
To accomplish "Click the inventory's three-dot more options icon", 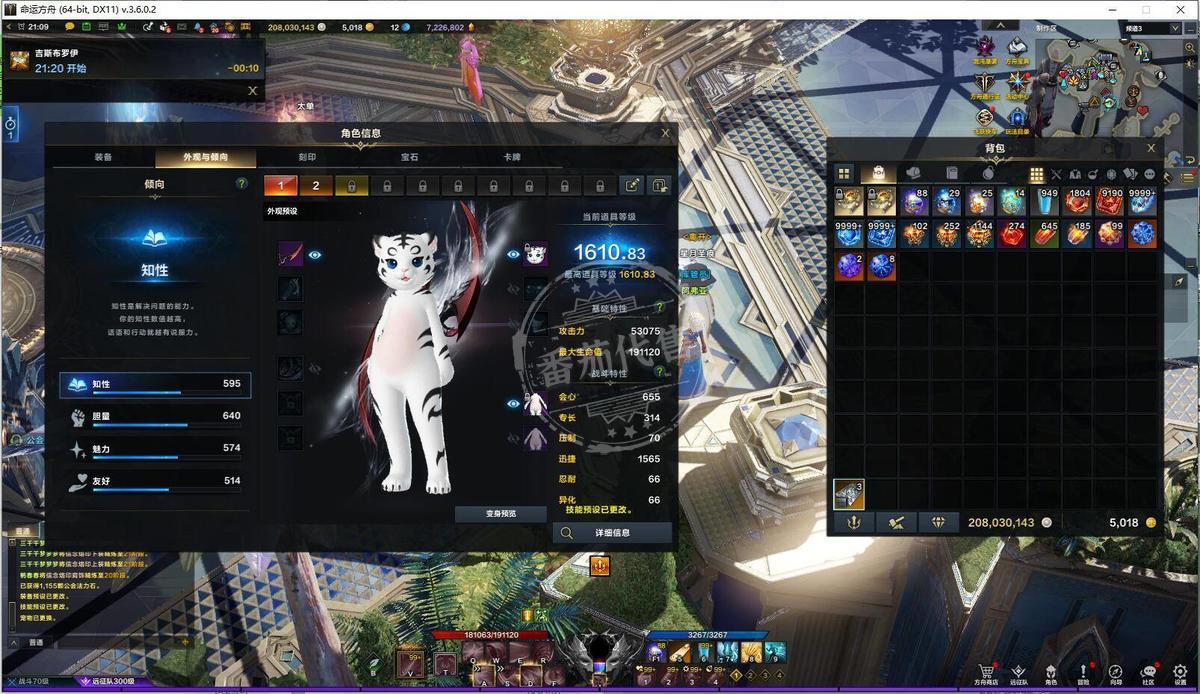I will pos(1149,174).
